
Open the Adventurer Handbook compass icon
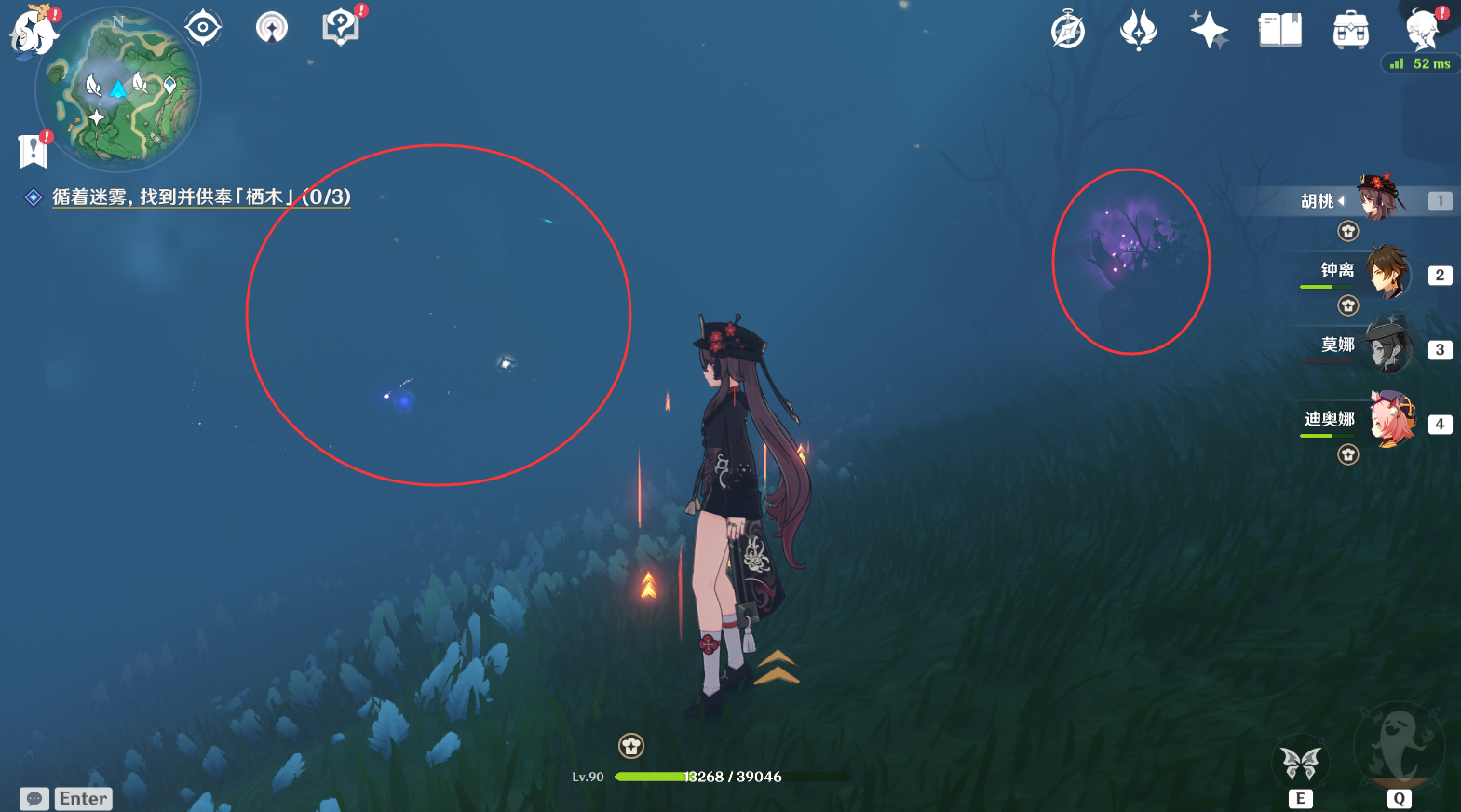point(1068,31)
